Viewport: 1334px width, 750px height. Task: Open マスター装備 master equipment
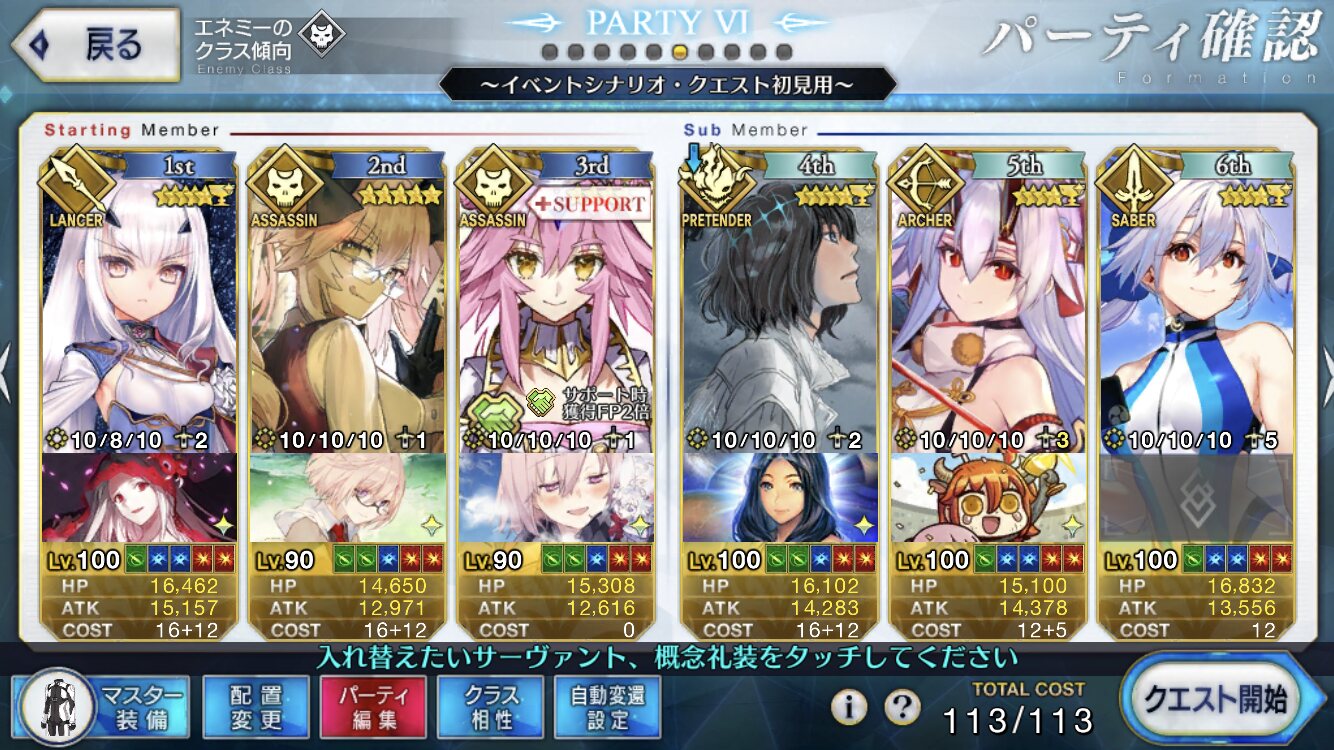pyautogui.click(x=104, y=706)
